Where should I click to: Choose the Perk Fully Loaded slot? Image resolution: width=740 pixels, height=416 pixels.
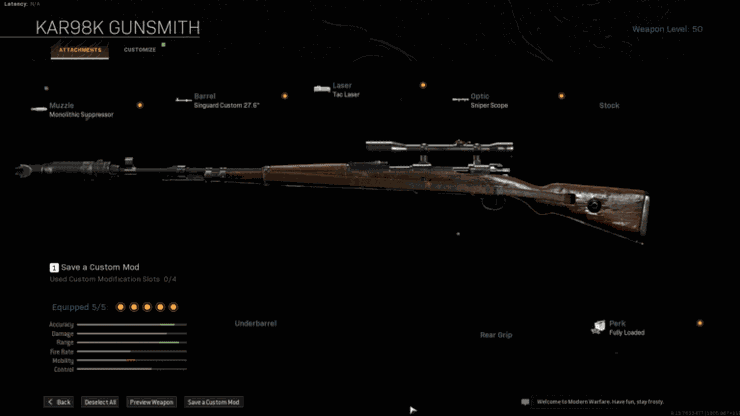coord(624,327)
